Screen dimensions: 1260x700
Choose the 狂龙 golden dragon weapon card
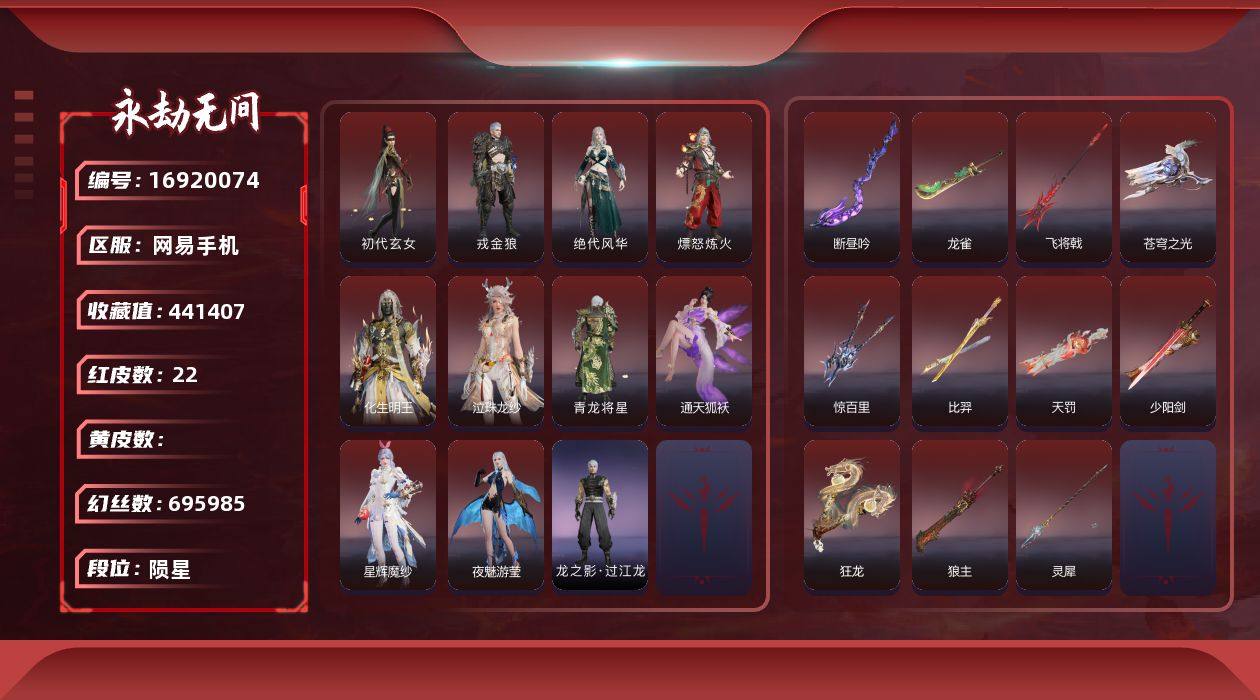[852, 515]
